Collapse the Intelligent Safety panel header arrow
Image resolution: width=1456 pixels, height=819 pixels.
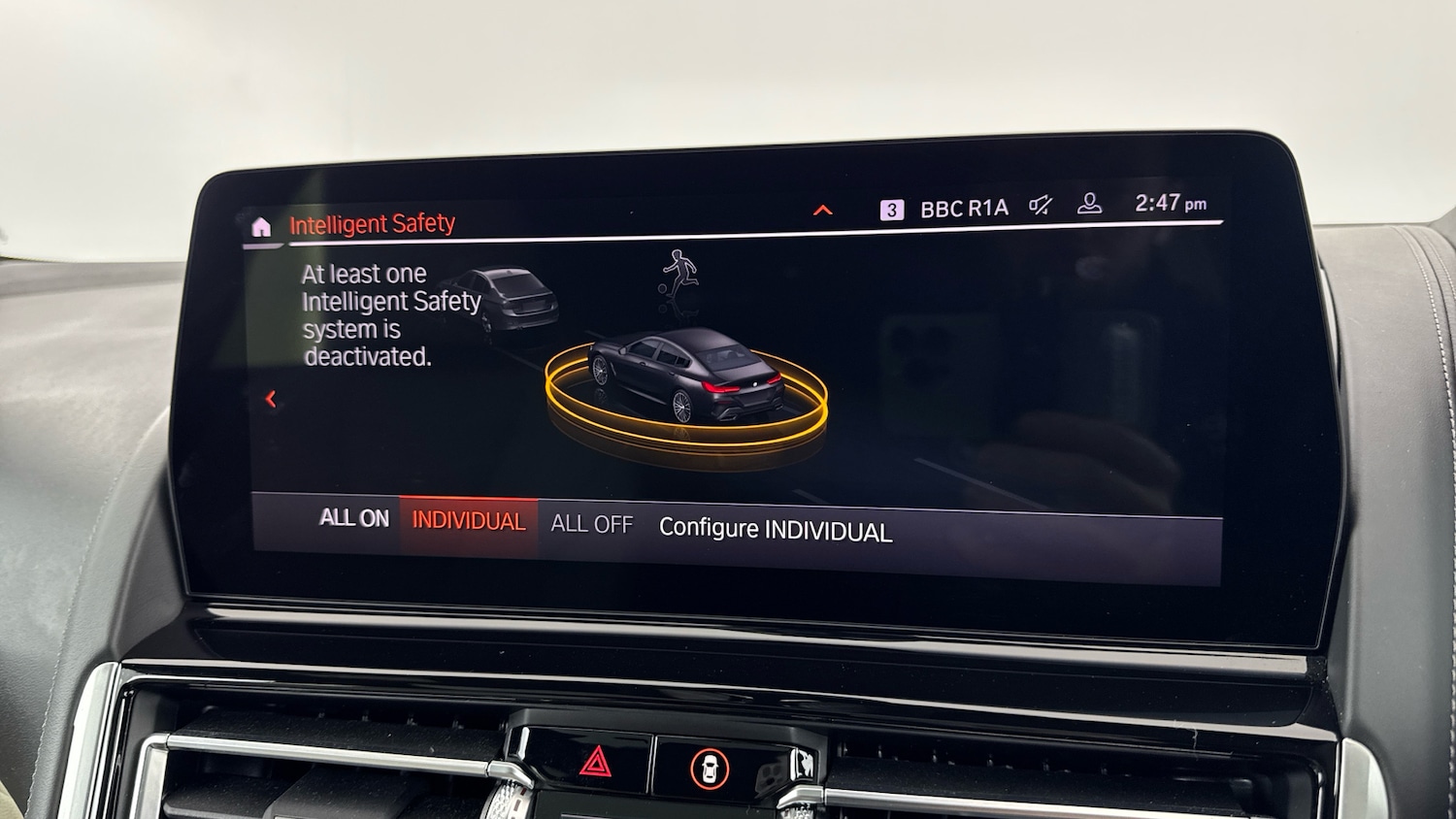tap(822, 208)
